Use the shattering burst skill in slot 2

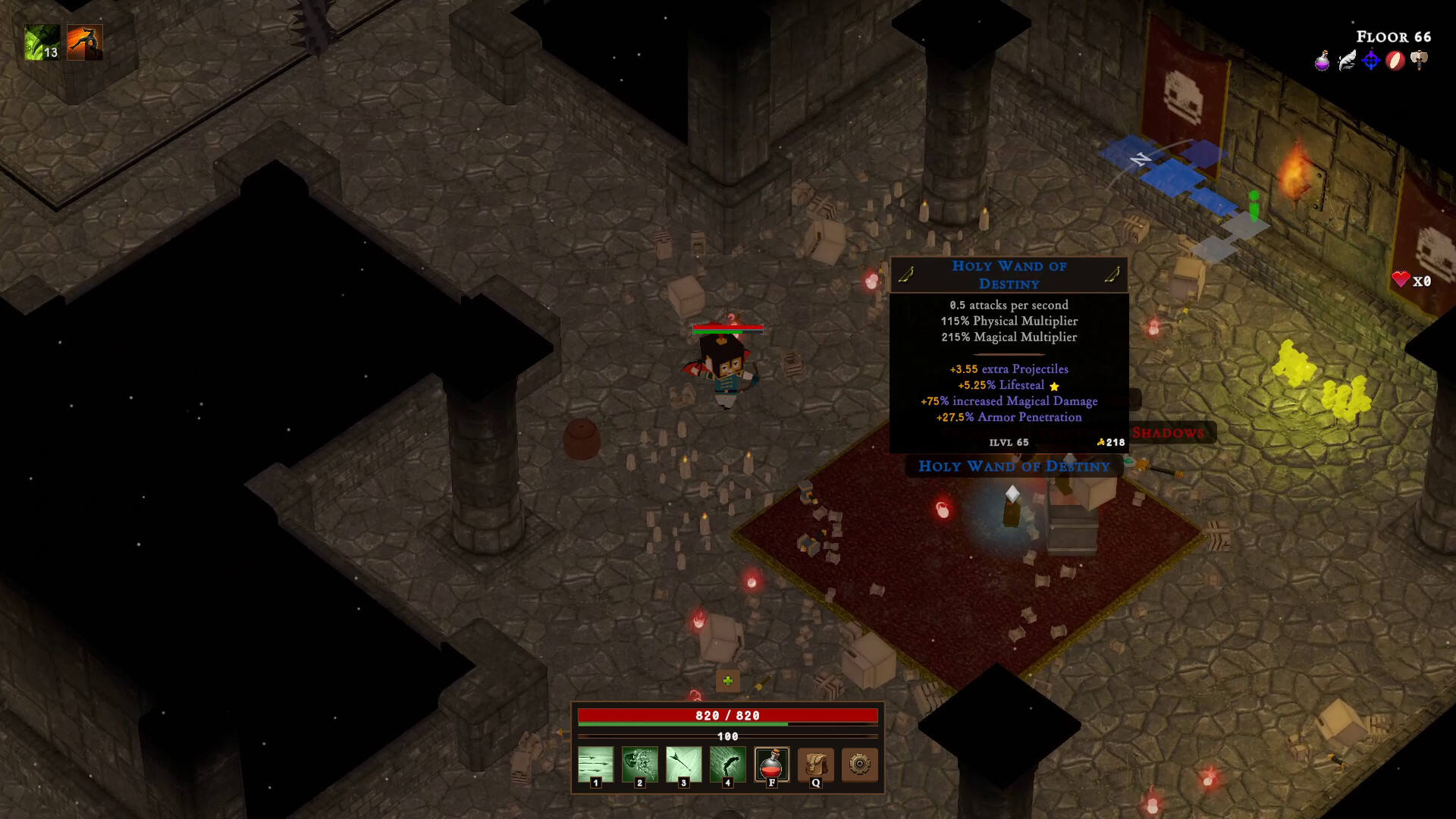pos(639,764)
